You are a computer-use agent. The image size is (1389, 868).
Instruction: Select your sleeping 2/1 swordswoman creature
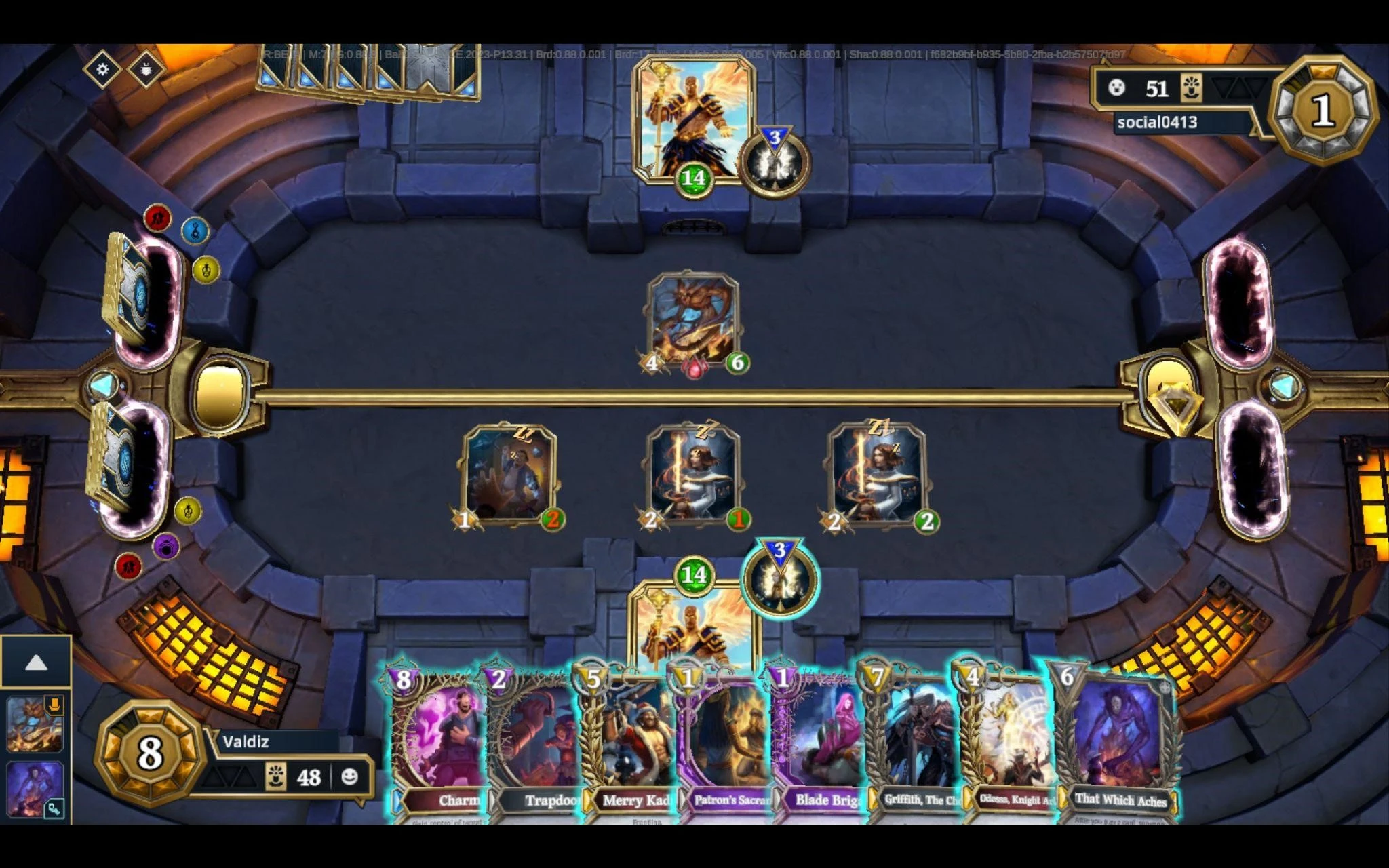click(692, 475)
